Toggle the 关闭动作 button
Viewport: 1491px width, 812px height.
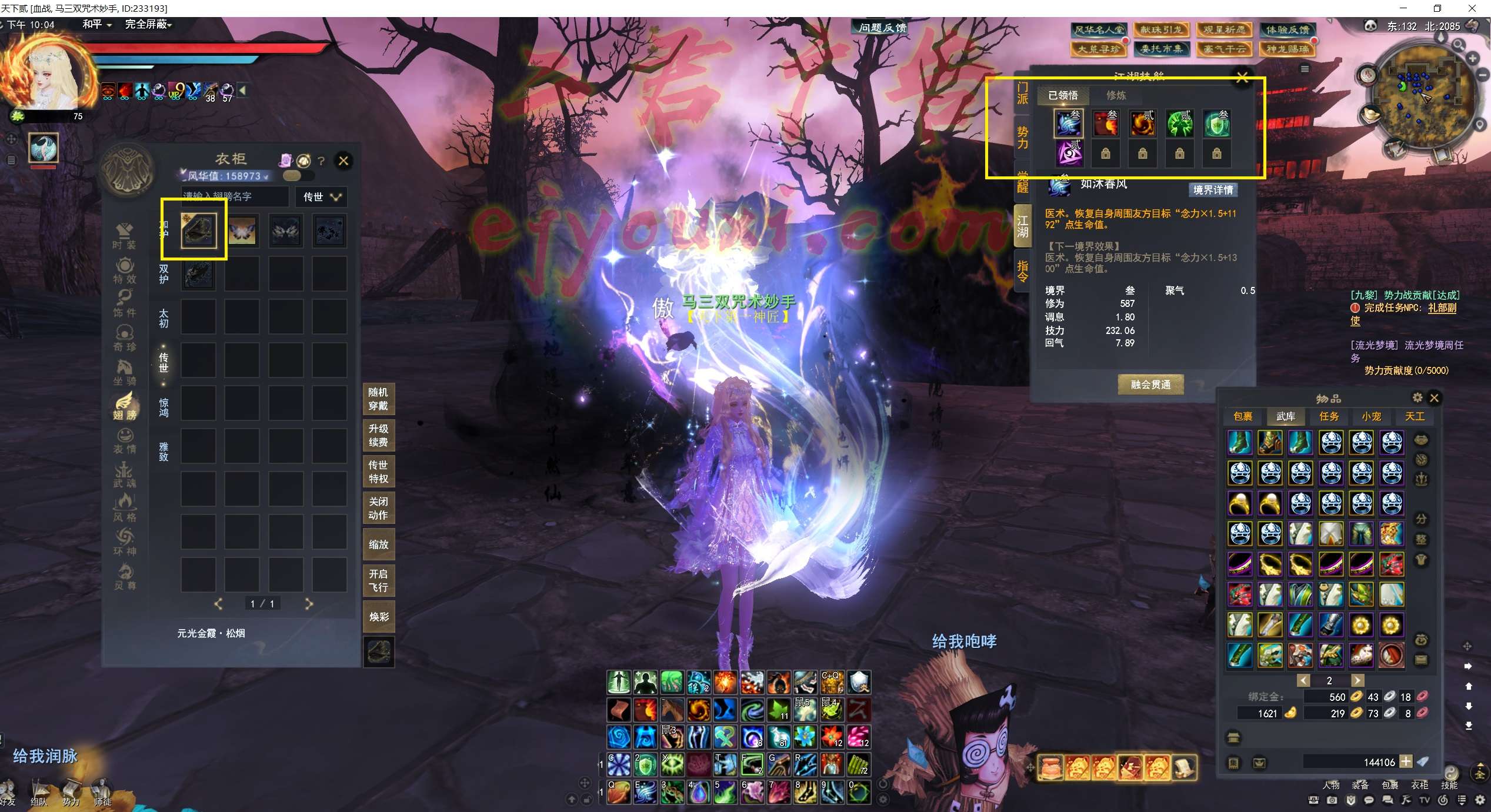click(378, 508)
